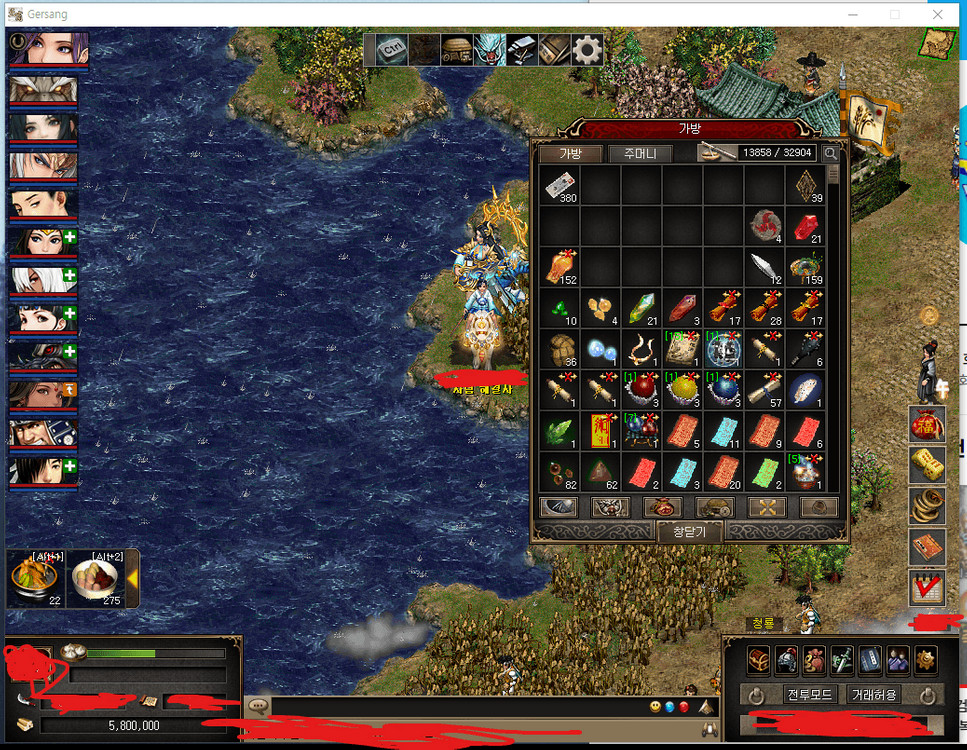The height and width of the screenshot is (750, 967).
Task: Click the yellow-red talisman card item
Action: 601,431
